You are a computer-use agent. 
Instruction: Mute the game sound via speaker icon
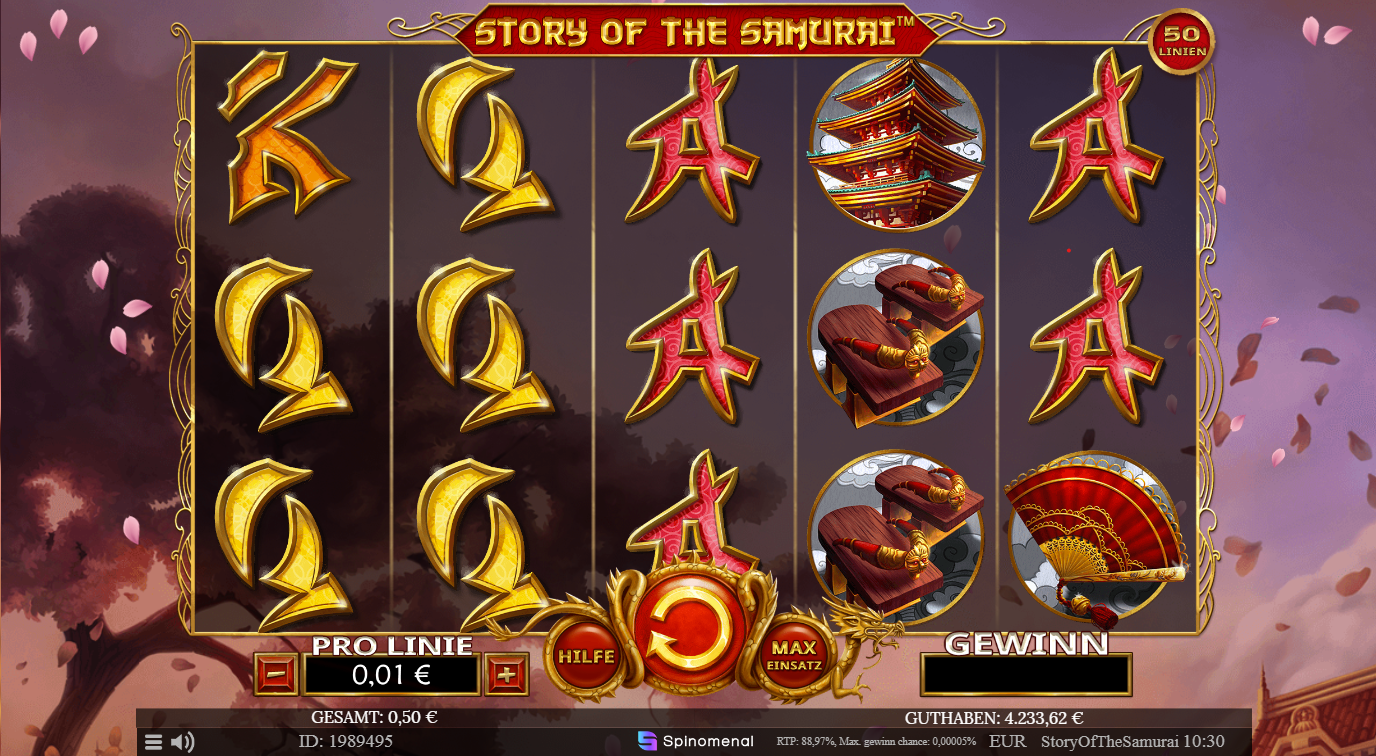pos(181,740)
